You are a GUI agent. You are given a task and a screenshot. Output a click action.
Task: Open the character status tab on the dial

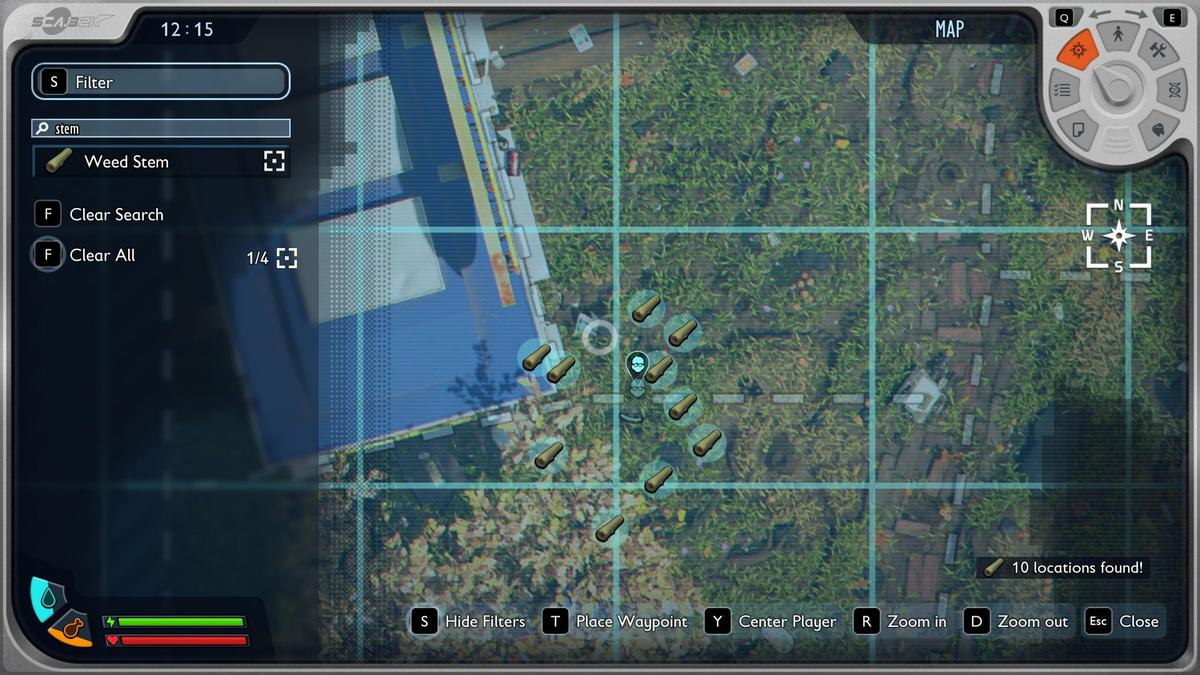tap(1118, 38)
